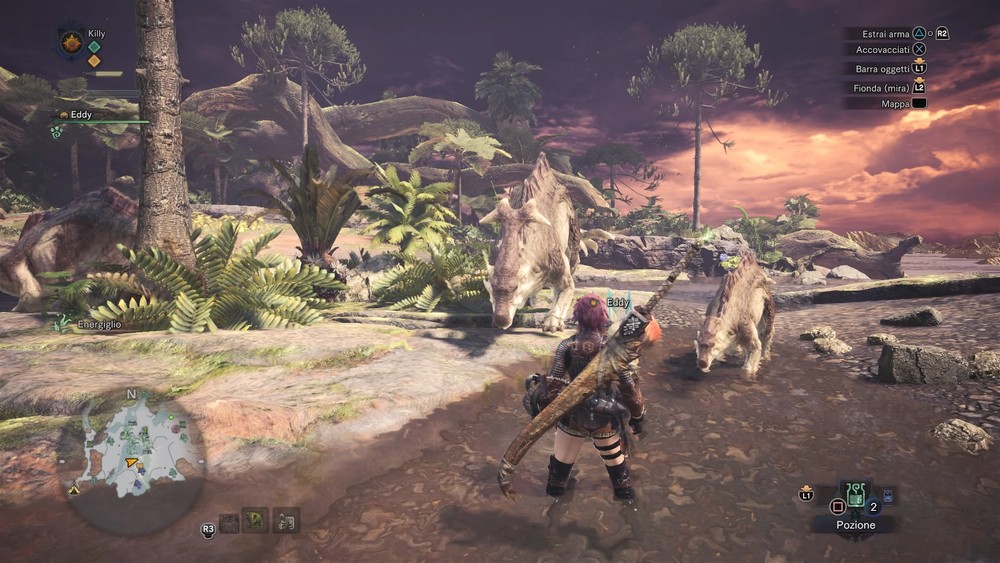The image size is (1000, 563).
Task: Choose the blue item beside the potion
Action: (x=888, y=494)
